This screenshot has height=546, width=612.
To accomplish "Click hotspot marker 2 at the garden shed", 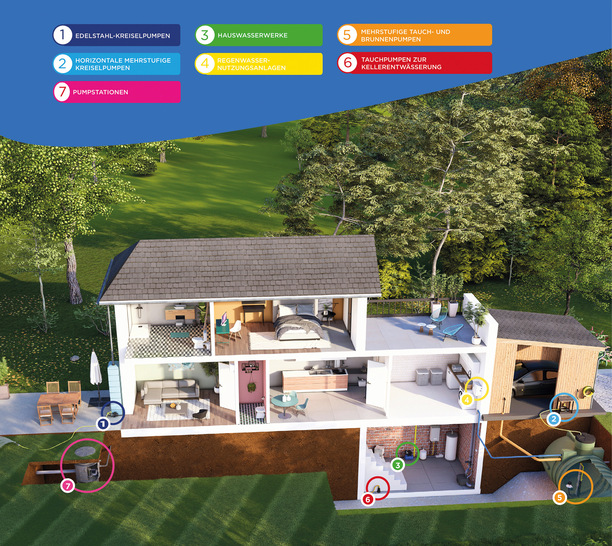I will [553, 418].
